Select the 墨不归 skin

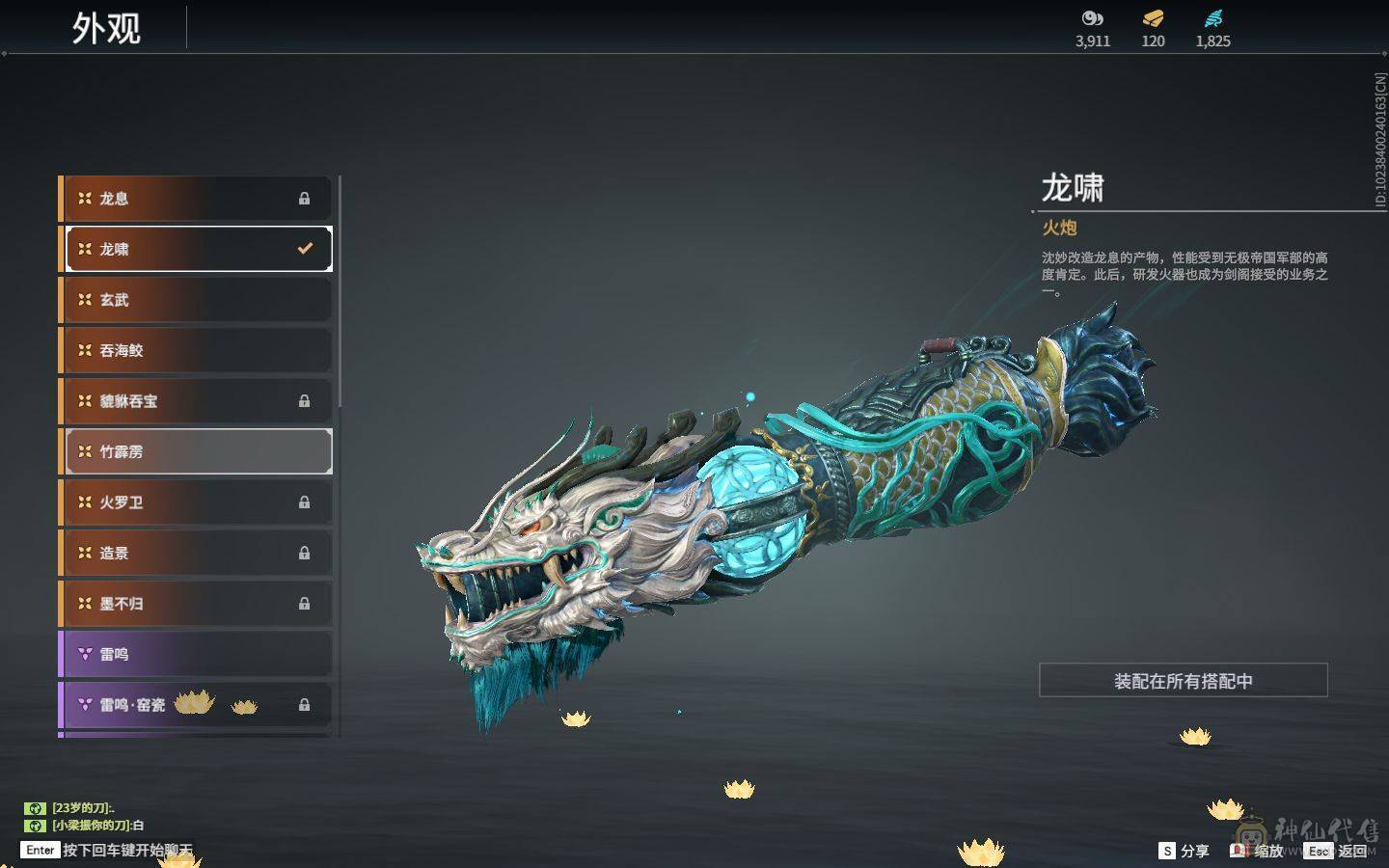point(197,604)
